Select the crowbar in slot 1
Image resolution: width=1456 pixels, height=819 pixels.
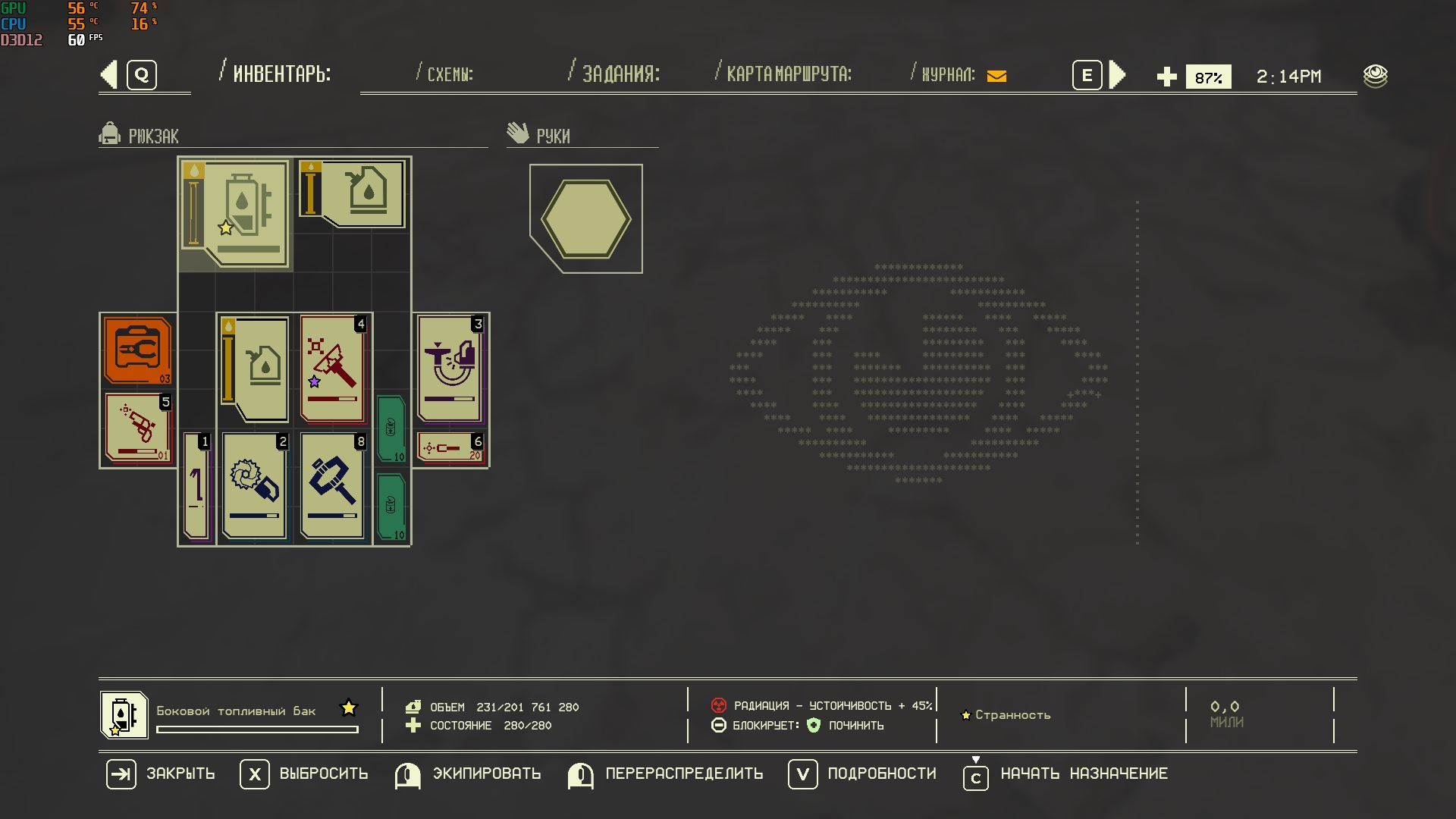(196, 485)
